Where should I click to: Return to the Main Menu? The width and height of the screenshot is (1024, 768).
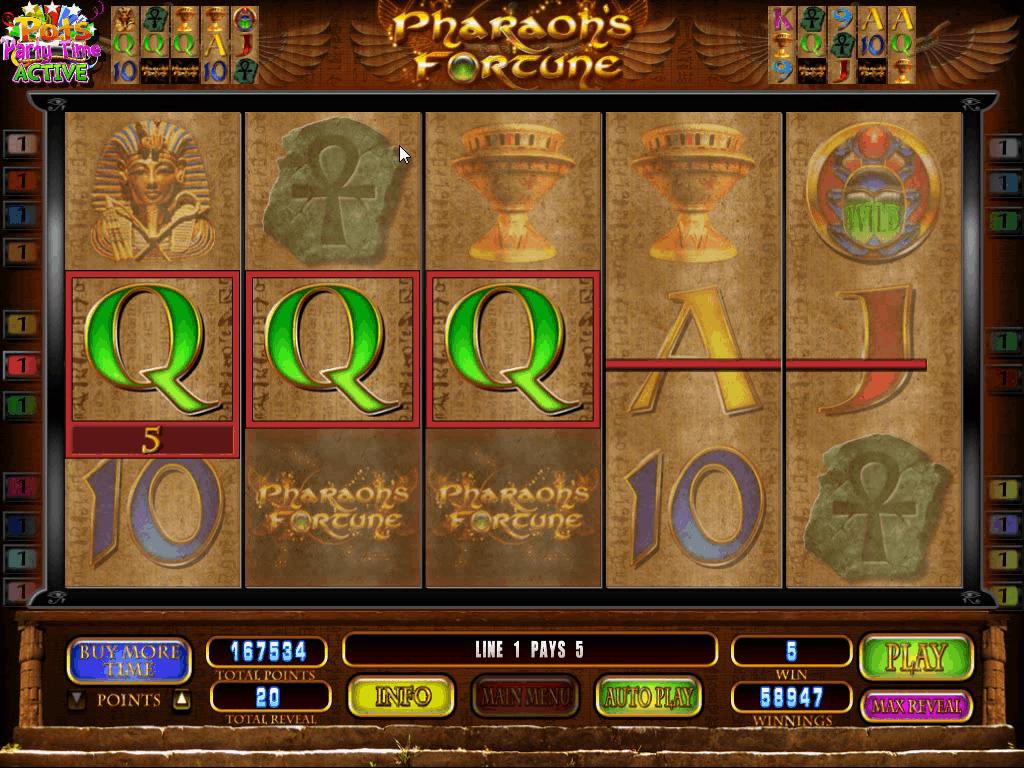(x=525, y=697)
